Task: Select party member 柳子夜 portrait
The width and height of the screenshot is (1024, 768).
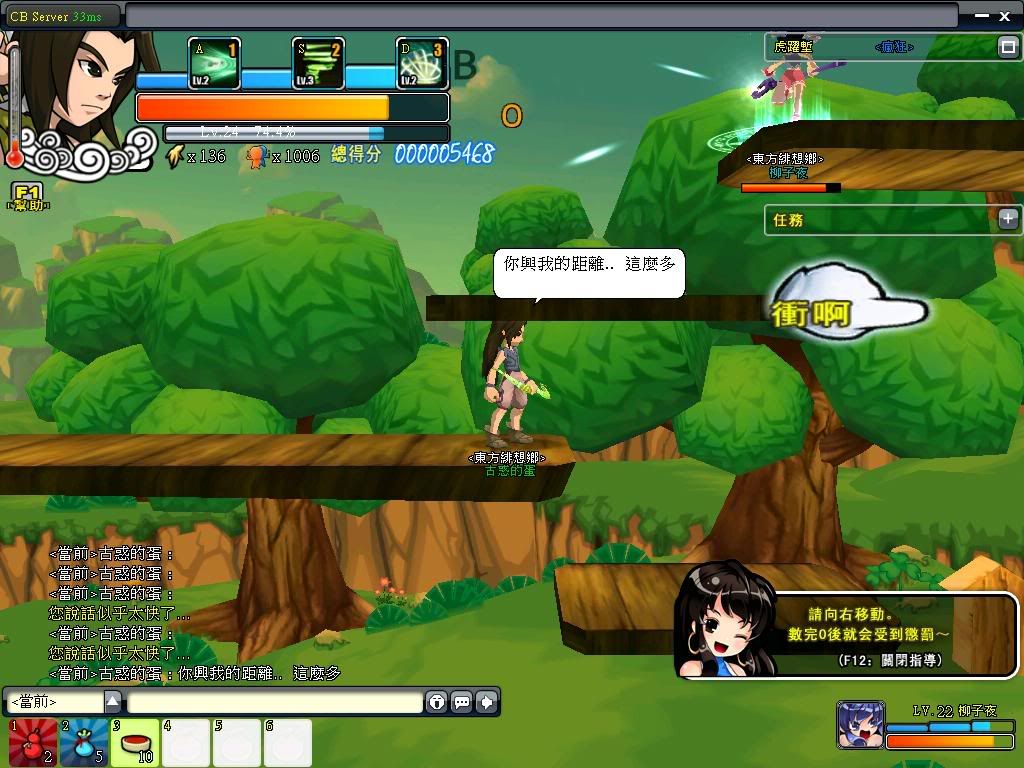Action: (x=860, y=726)
